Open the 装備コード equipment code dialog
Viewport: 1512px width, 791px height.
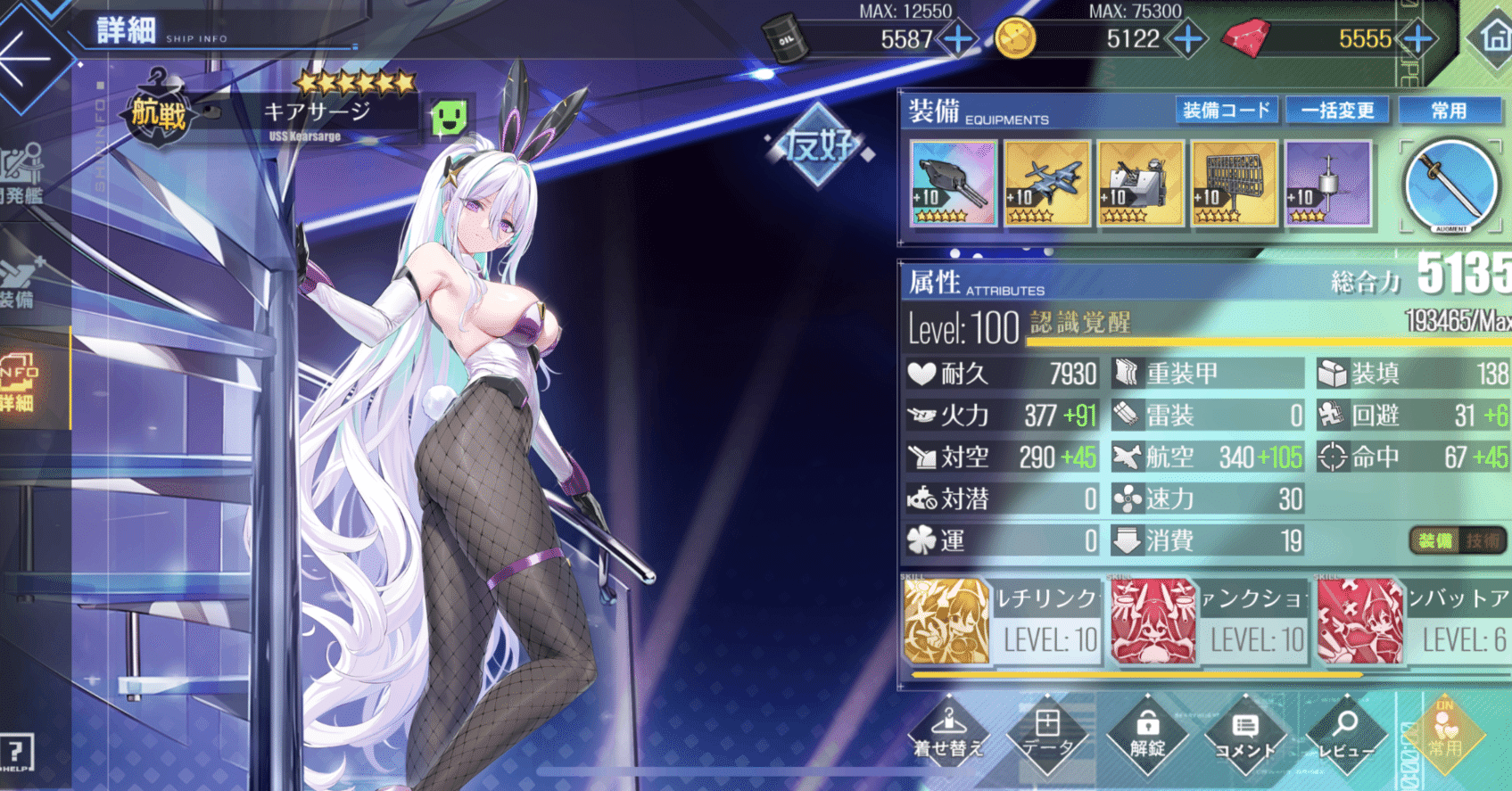pyautogui.click(x=1227, y=110)
